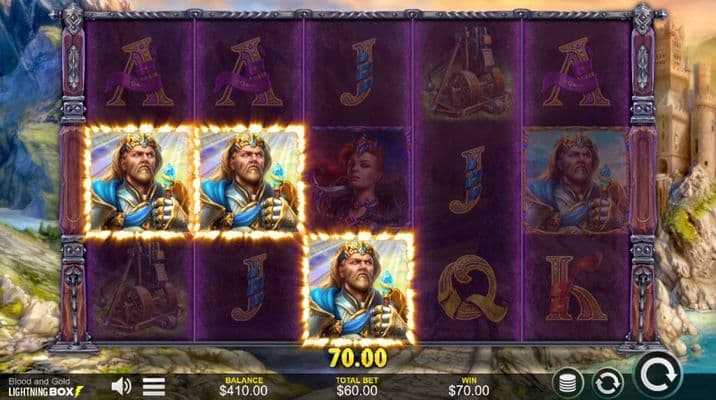Open the hamburger menu
The height and width of the screenshot is (400, 716).
tap(153, 386)
